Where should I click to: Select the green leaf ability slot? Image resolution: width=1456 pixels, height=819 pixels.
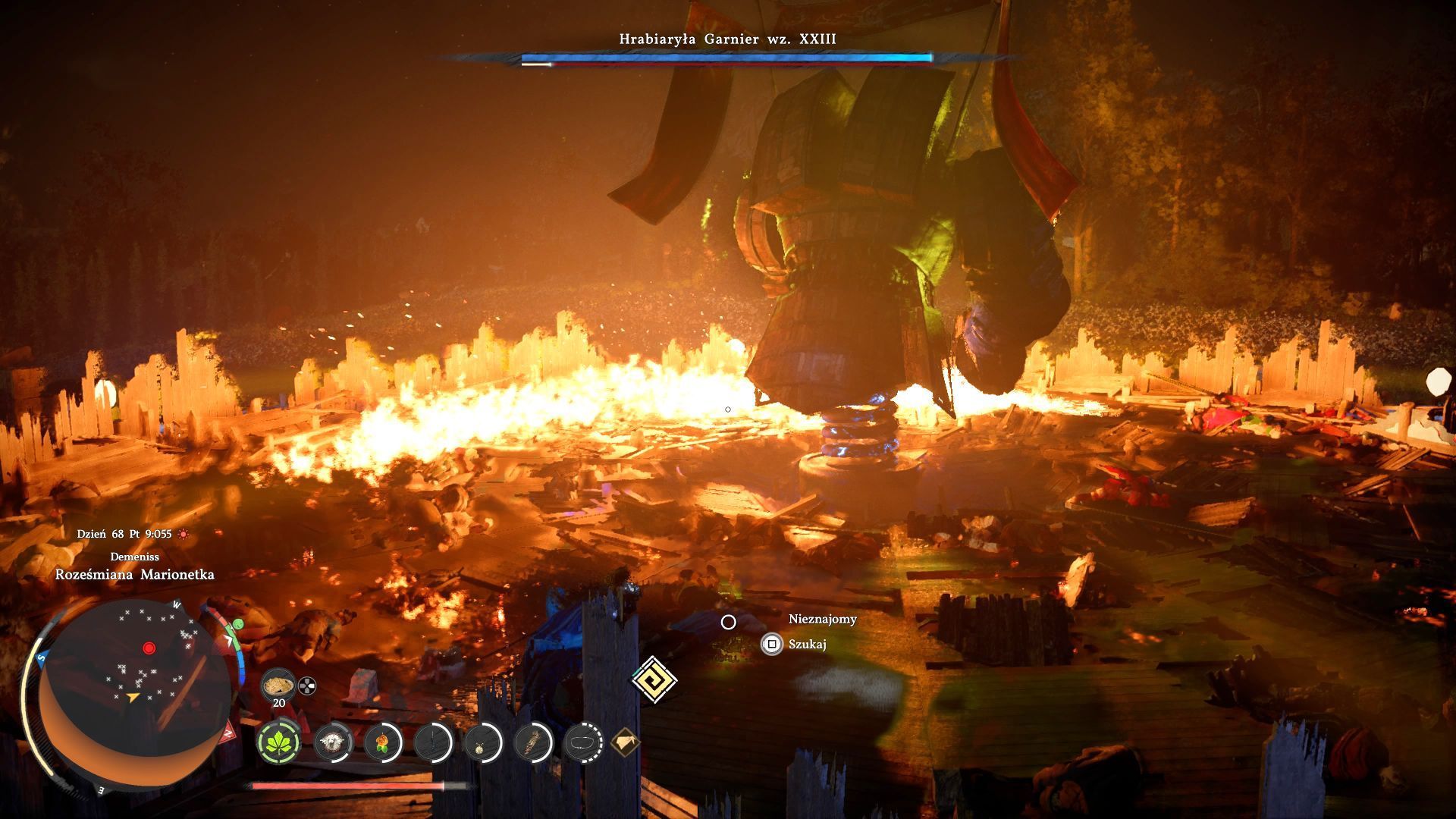tap(279, 742)
